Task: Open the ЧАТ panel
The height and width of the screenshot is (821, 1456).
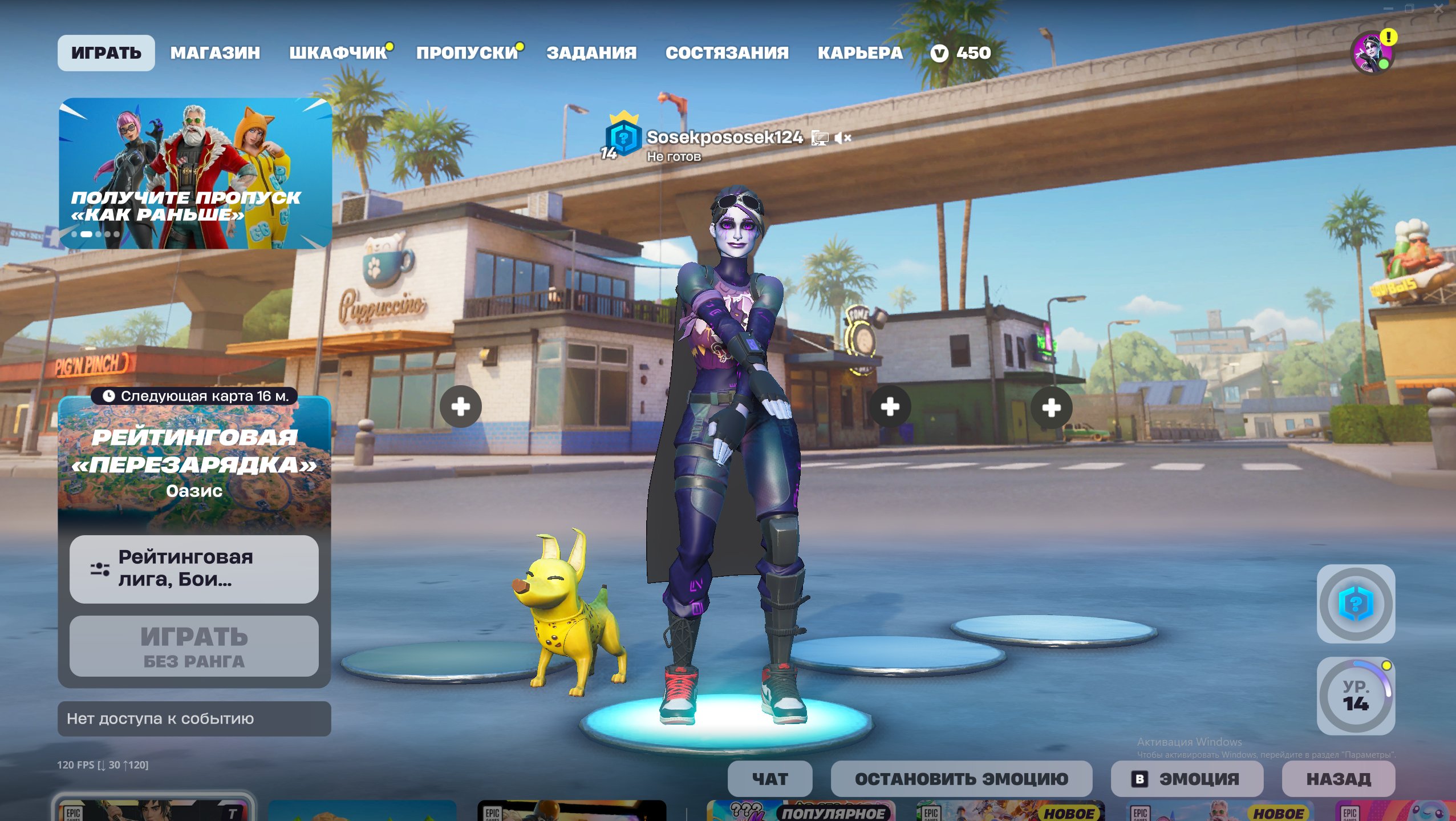Action: point(770,778)
